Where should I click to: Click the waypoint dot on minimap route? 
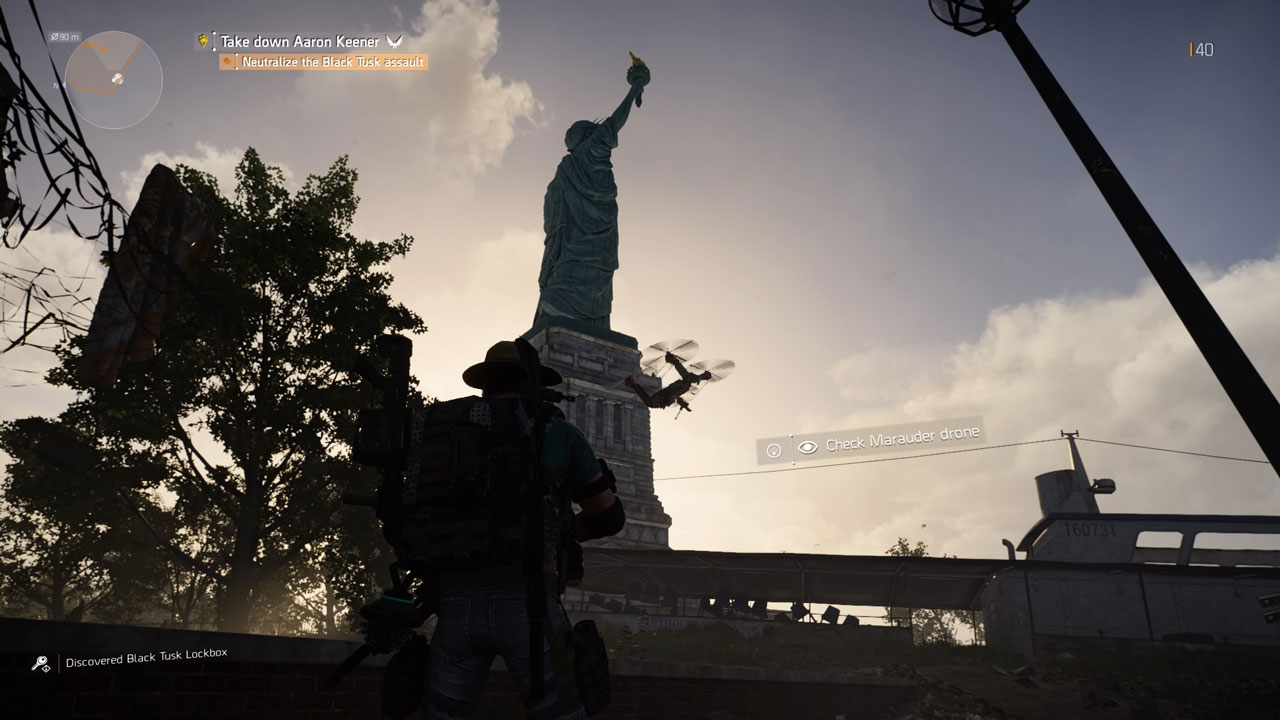pos(105,48)
